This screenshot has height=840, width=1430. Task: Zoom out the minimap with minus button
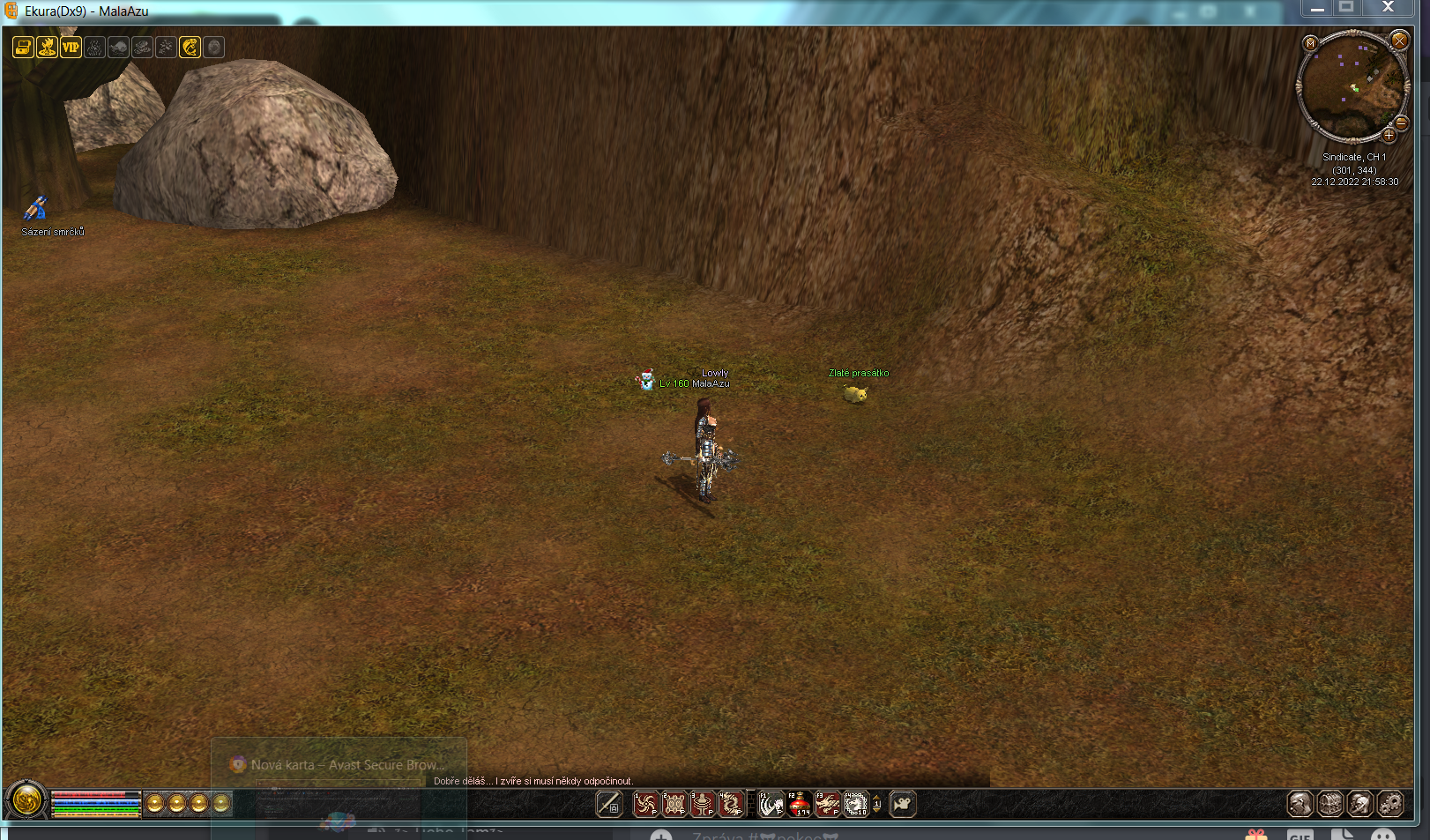pos(1402,123)
